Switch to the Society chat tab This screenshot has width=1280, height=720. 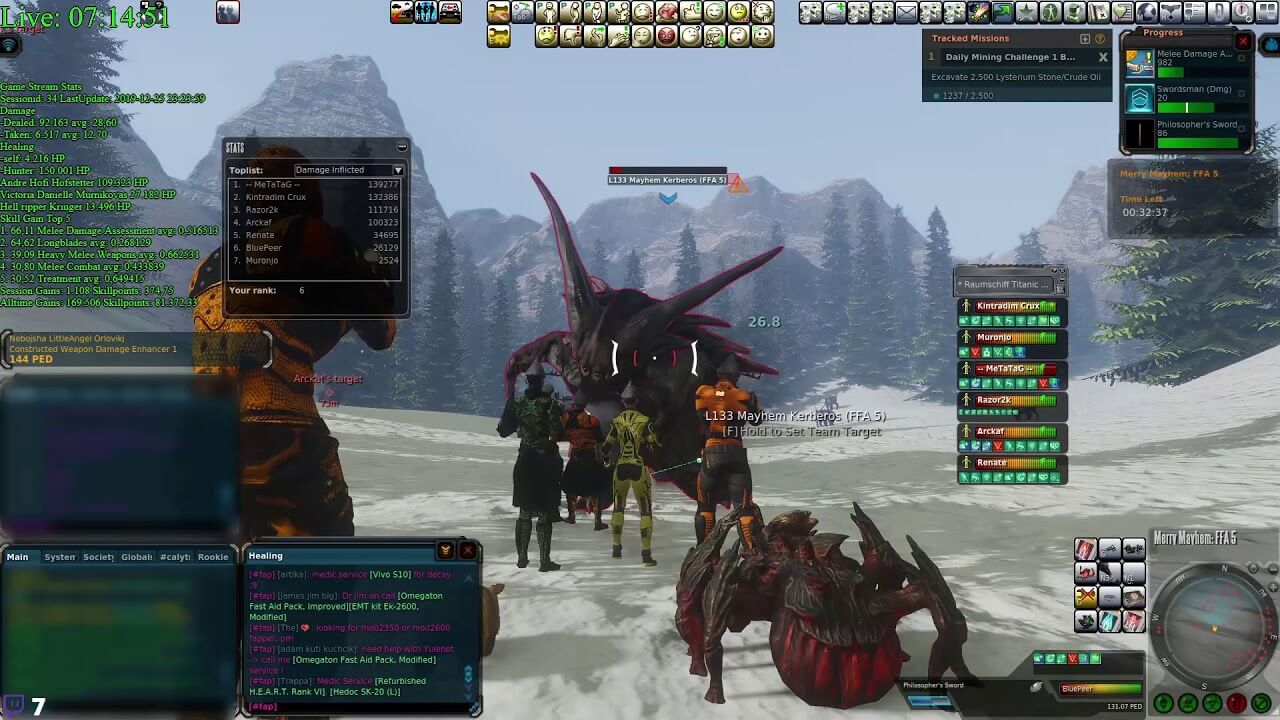pyautogui.click(x=98, y=557)
